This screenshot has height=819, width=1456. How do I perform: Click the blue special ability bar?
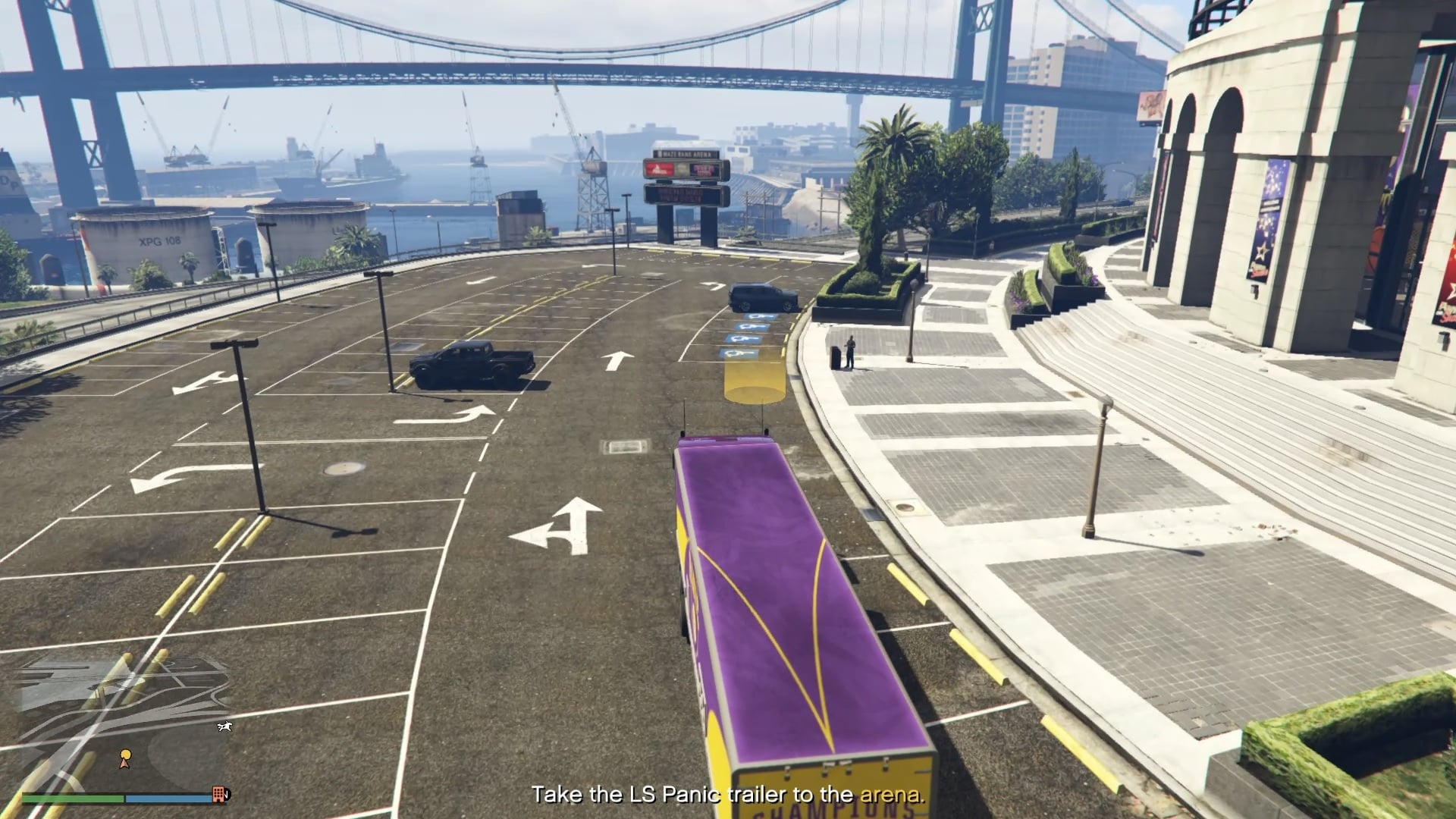point(167,799)
